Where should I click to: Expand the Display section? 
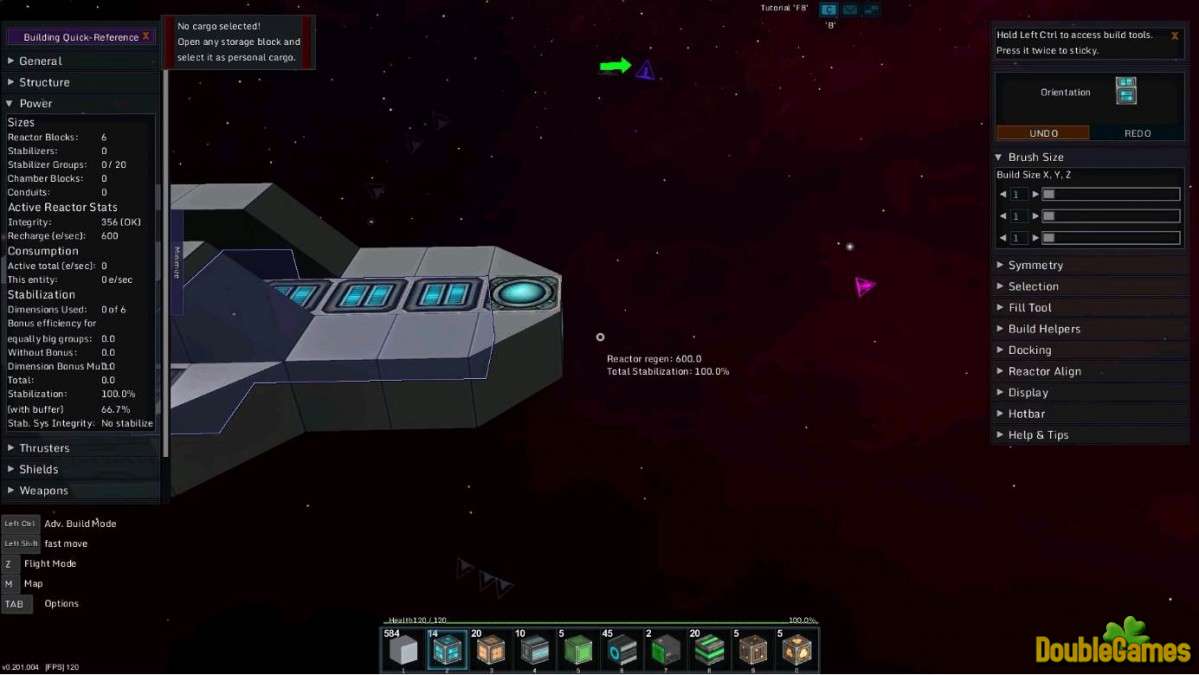(x=1028, y=392)
